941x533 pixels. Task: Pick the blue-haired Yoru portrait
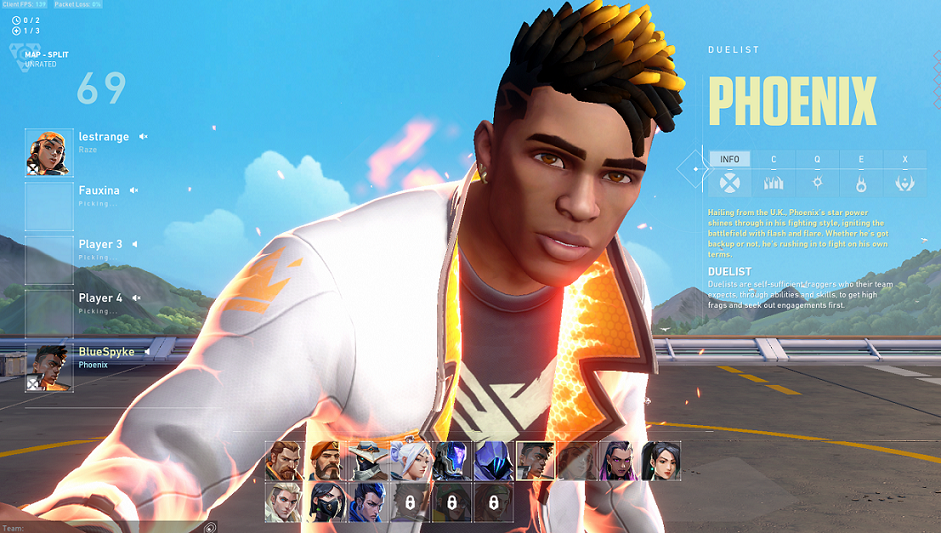tap(367, 502)
